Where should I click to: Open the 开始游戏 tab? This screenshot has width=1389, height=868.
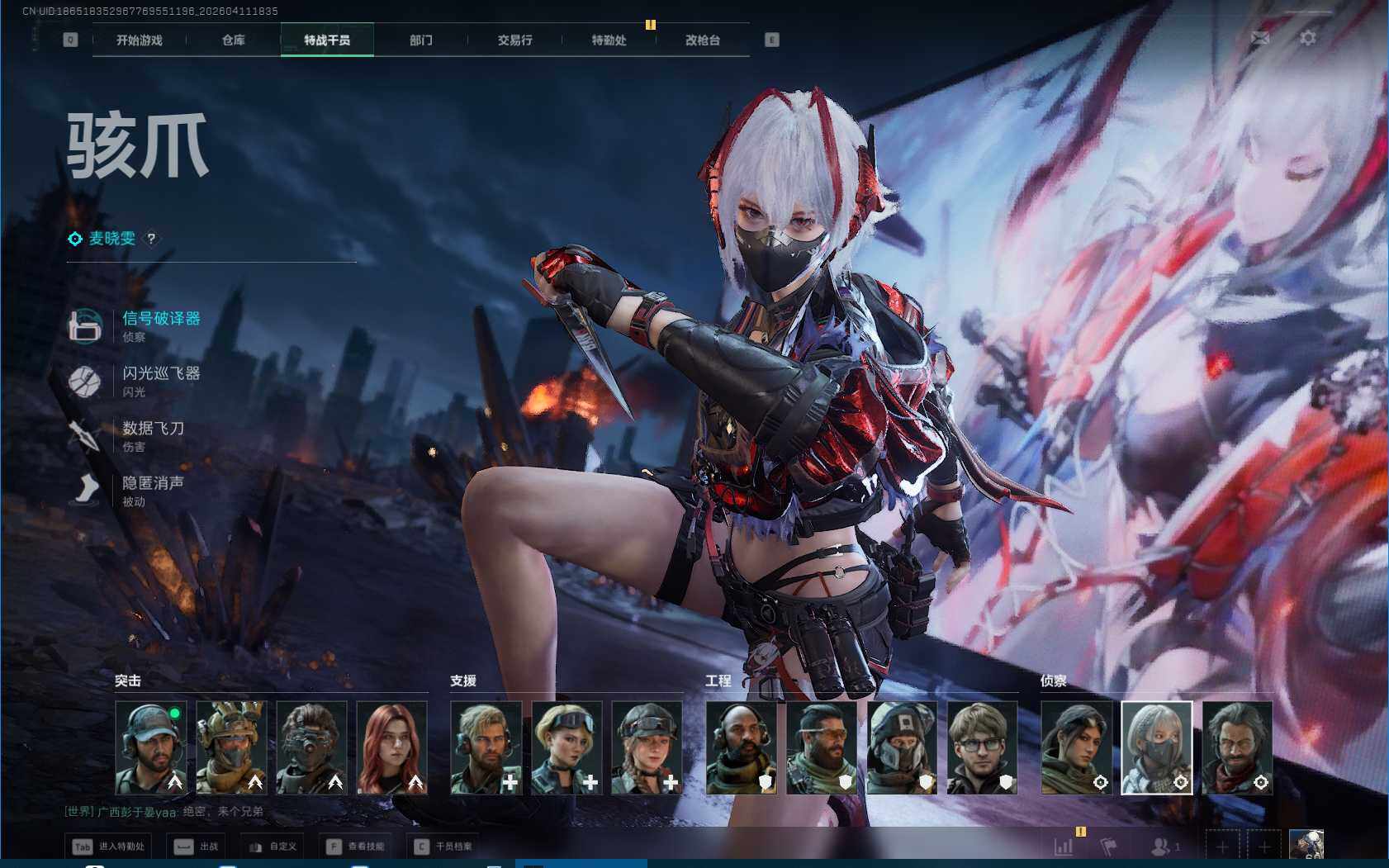coord(139,40)
